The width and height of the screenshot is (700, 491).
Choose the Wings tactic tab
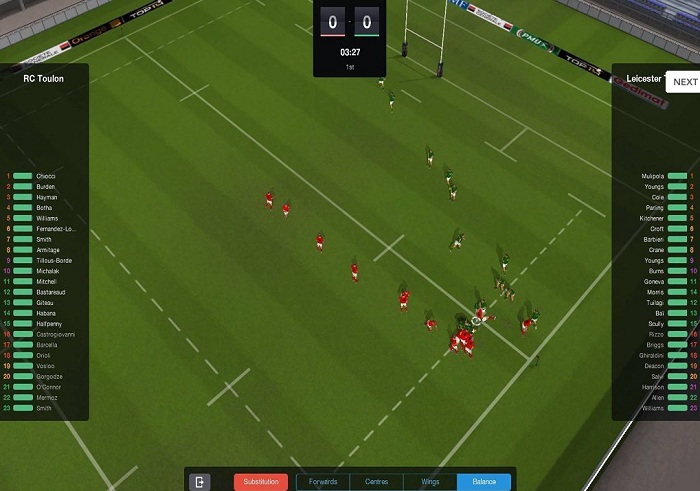430,482
